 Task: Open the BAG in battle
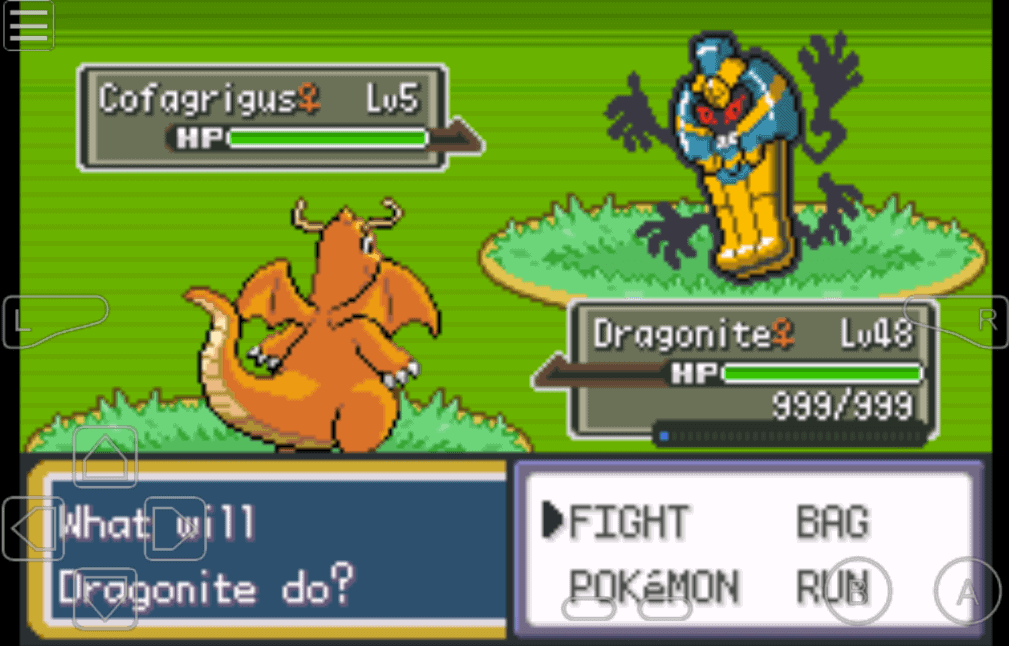832,522
